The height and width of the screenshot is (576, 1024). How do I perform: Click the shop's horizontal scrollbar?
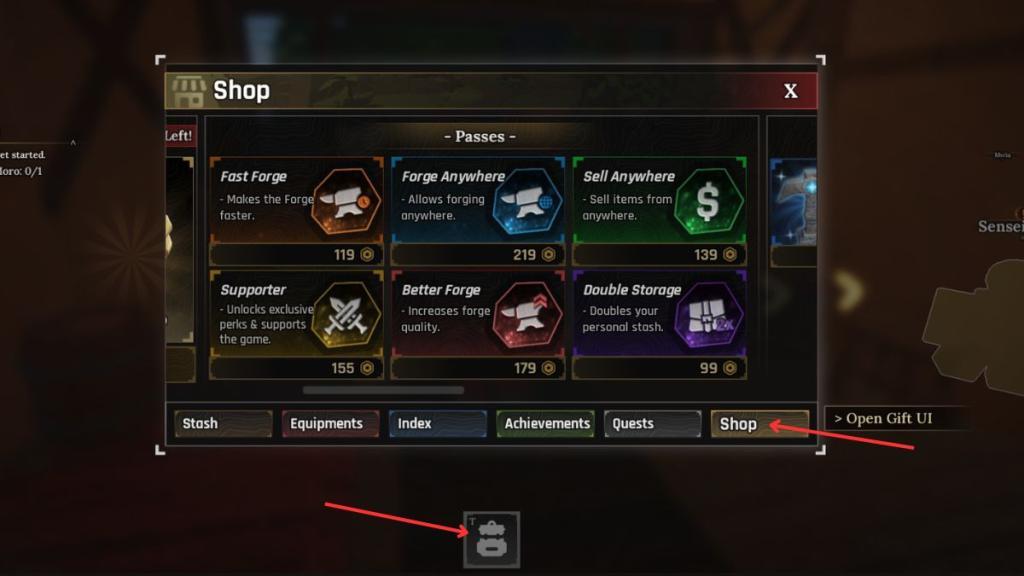pos(383,390)
